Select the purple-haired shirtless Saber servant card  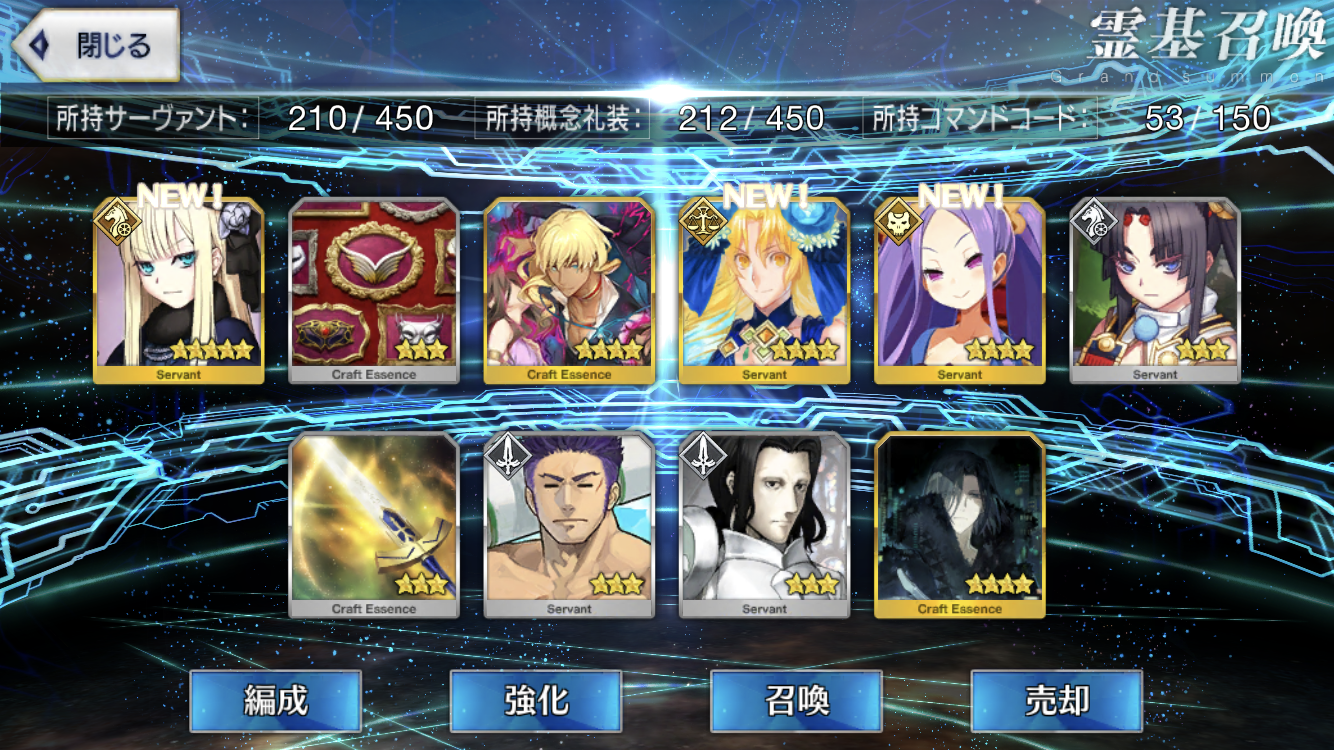pyautogui.click(x=569, y=524)
